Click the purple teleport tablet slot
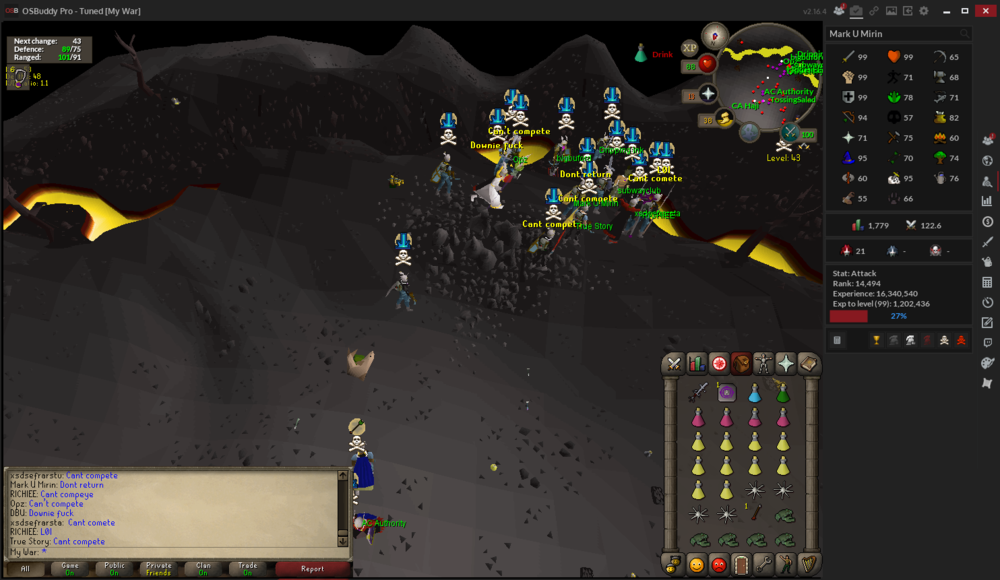The image size is (1000, 580). click(x=727, y=393)
